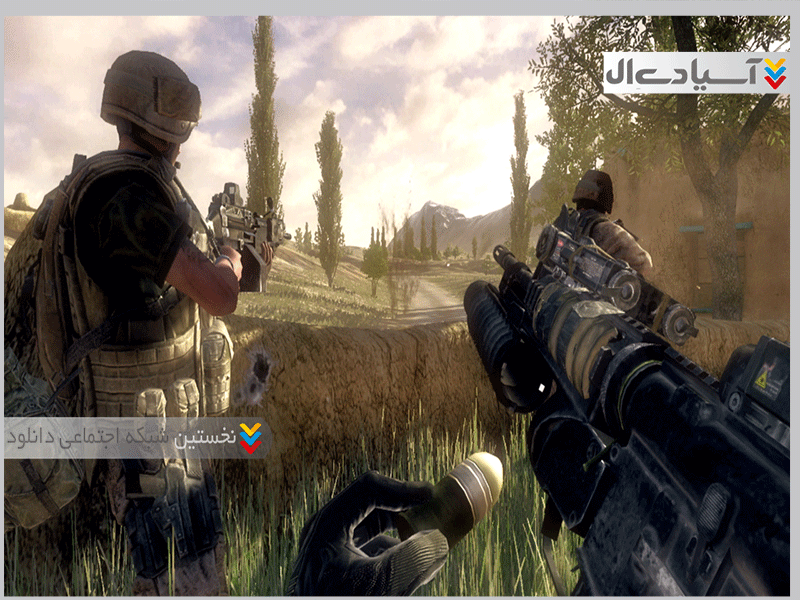Open the Persian download network caption banner
The image size is (800, 600).
click(136, 437)
